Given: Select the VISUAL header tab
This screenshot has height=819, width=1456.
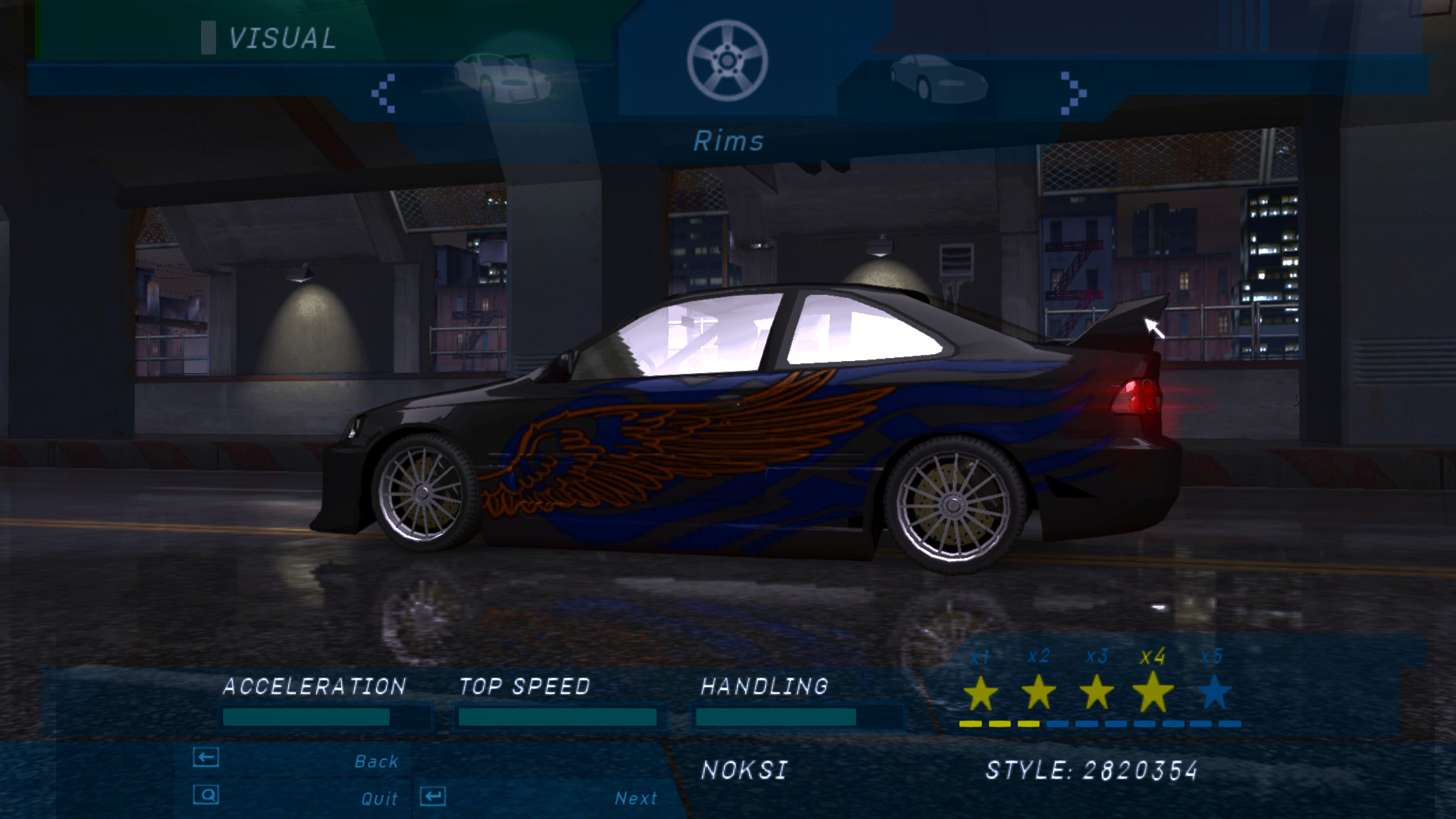Looking at the screenshot, I should 281,38.
